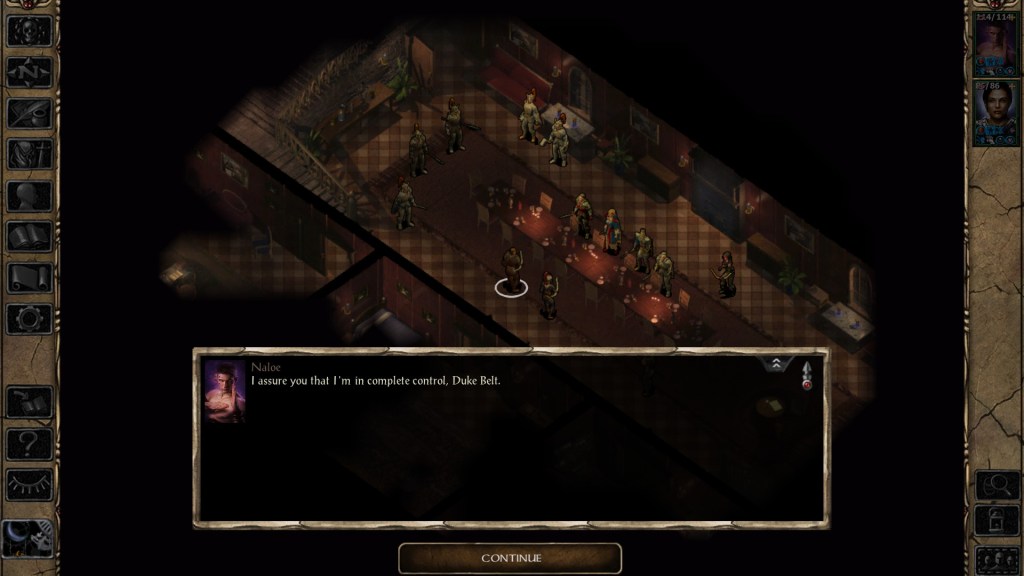Click the return-to-game icon atop the left sidebar

point(29,31)
